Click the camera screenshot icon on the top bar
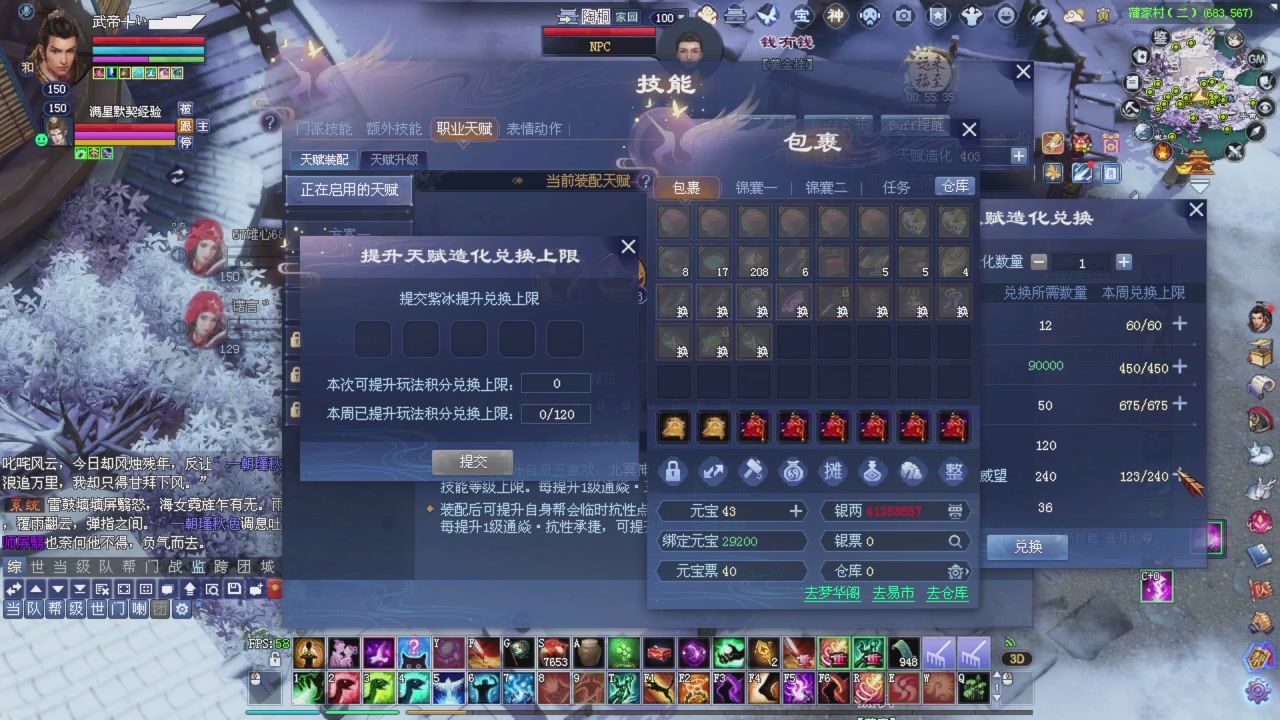This screenshot has height=720, width=1280. (903, 16)
